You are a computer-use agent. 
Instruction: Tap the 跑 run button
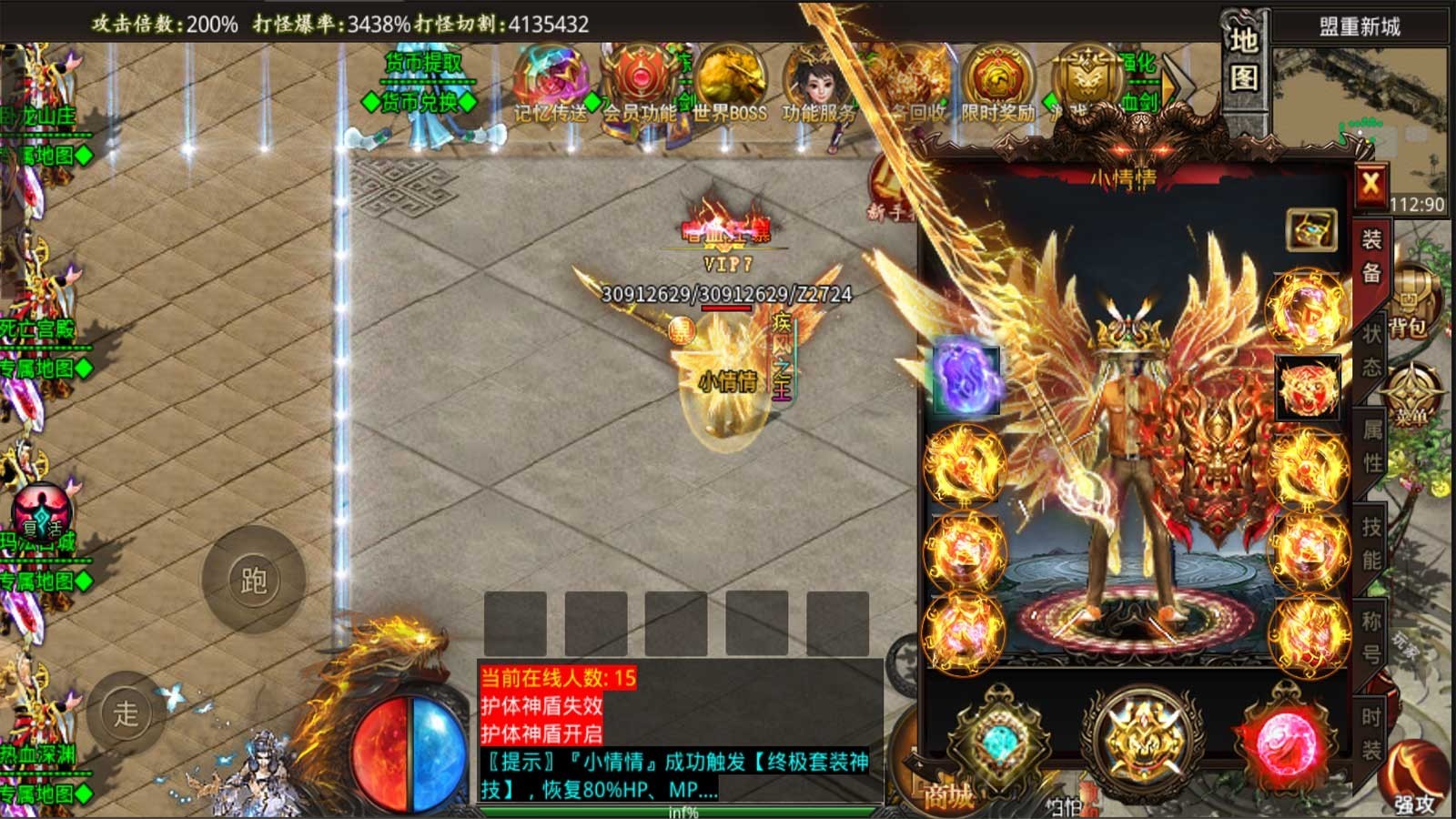[x=253, y=580]
